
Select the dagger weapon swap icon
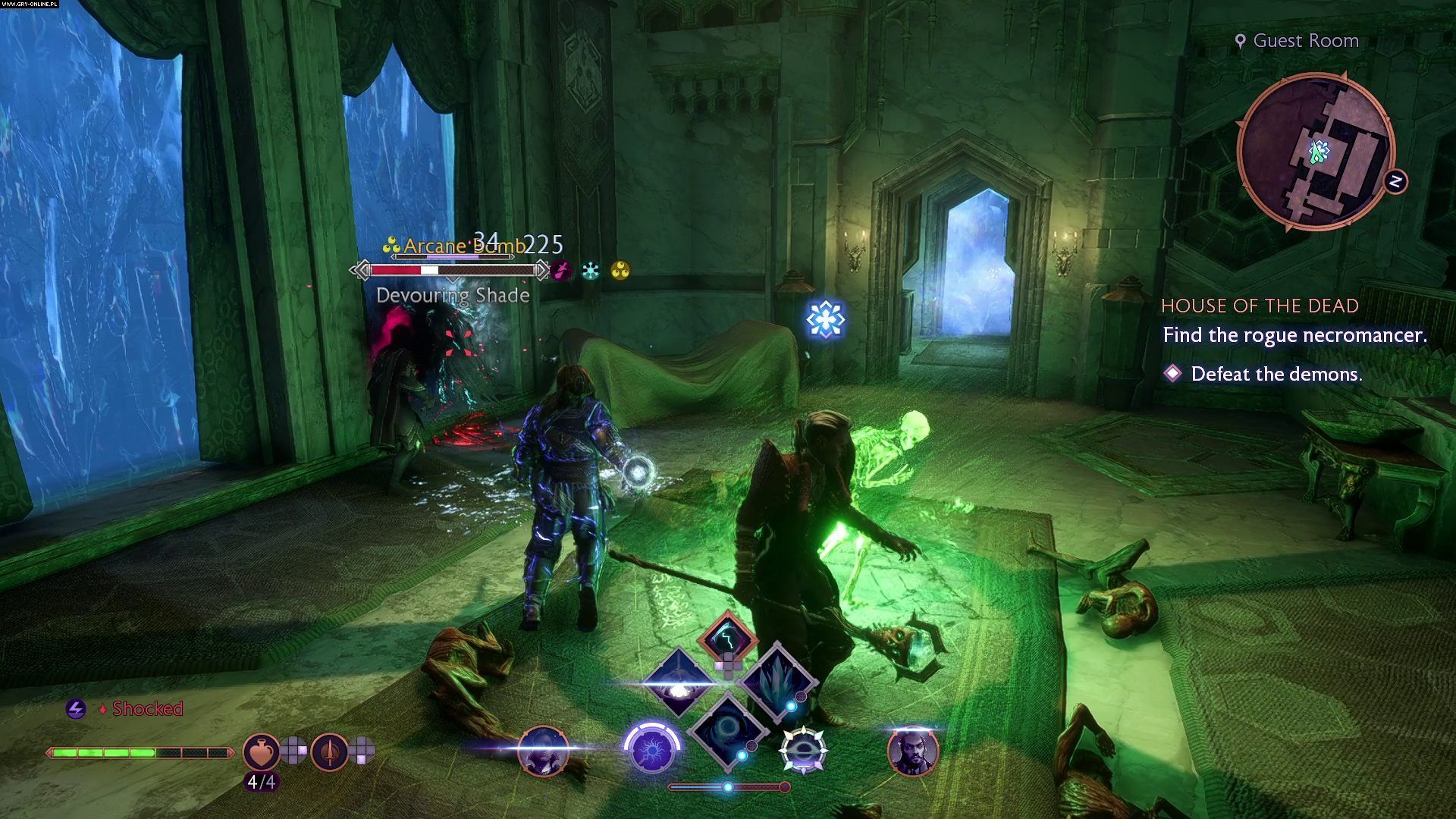(x=329, y=752)
